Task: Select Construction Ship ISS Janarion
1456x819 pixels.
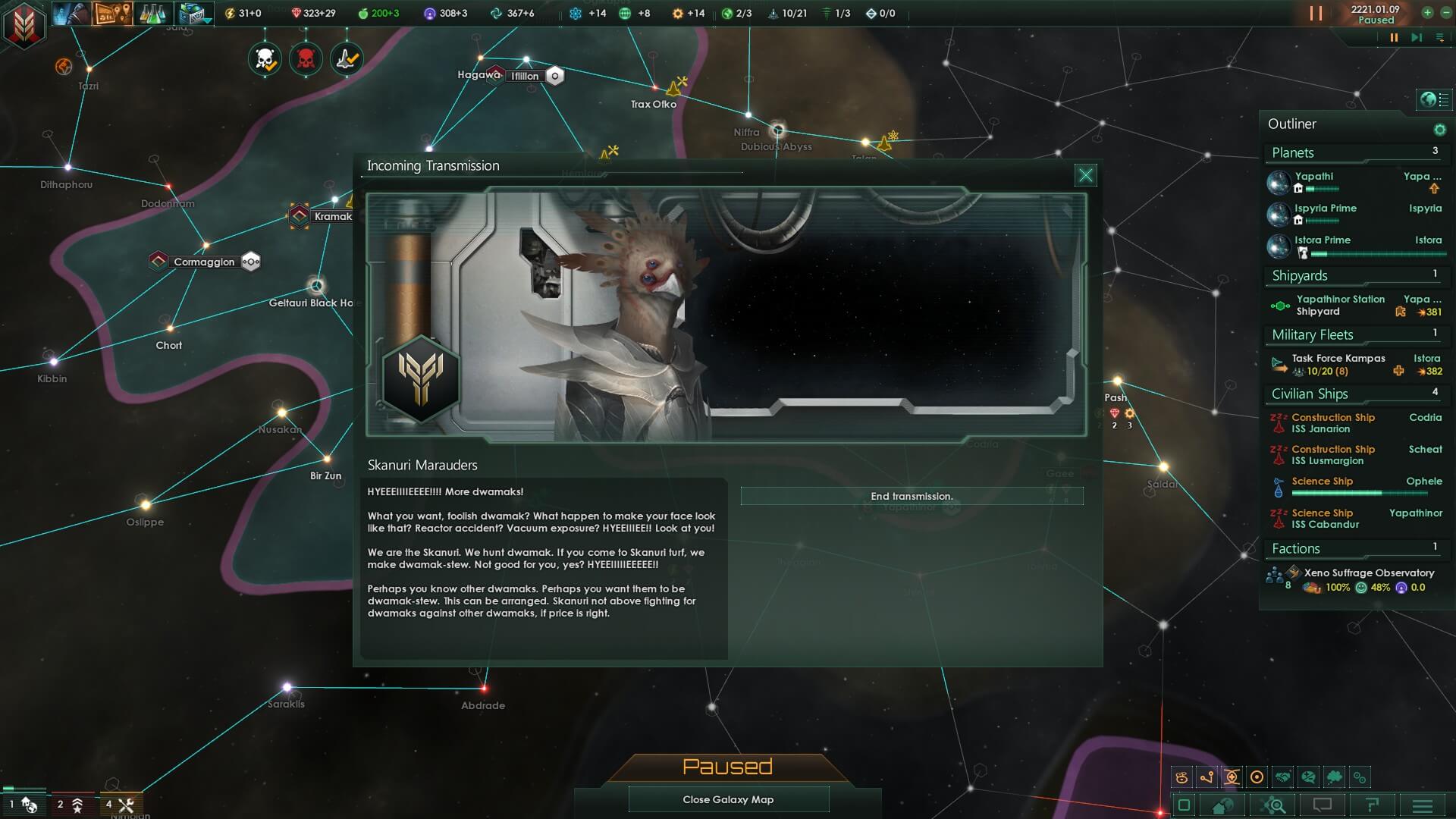Action: pyautogui.click(x=1332, y=423)
